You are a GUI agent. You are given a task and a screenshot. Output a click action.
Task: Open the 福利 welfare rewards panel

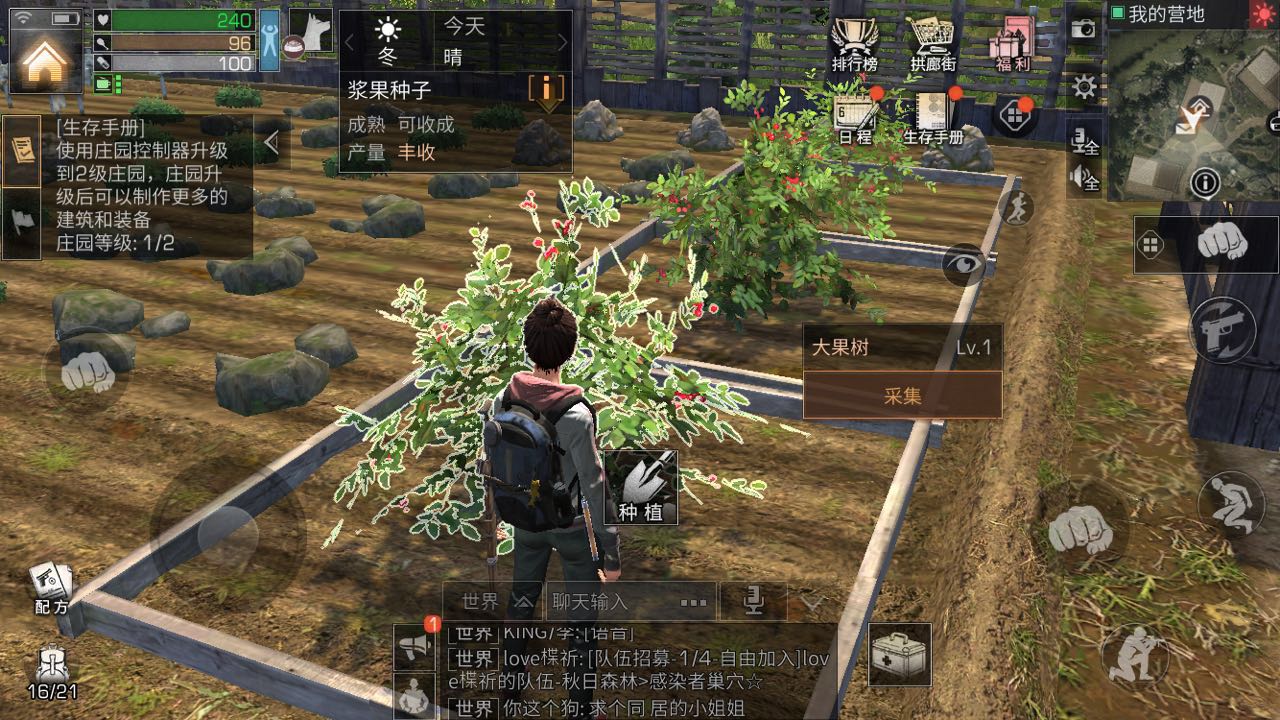(1011, 40)
